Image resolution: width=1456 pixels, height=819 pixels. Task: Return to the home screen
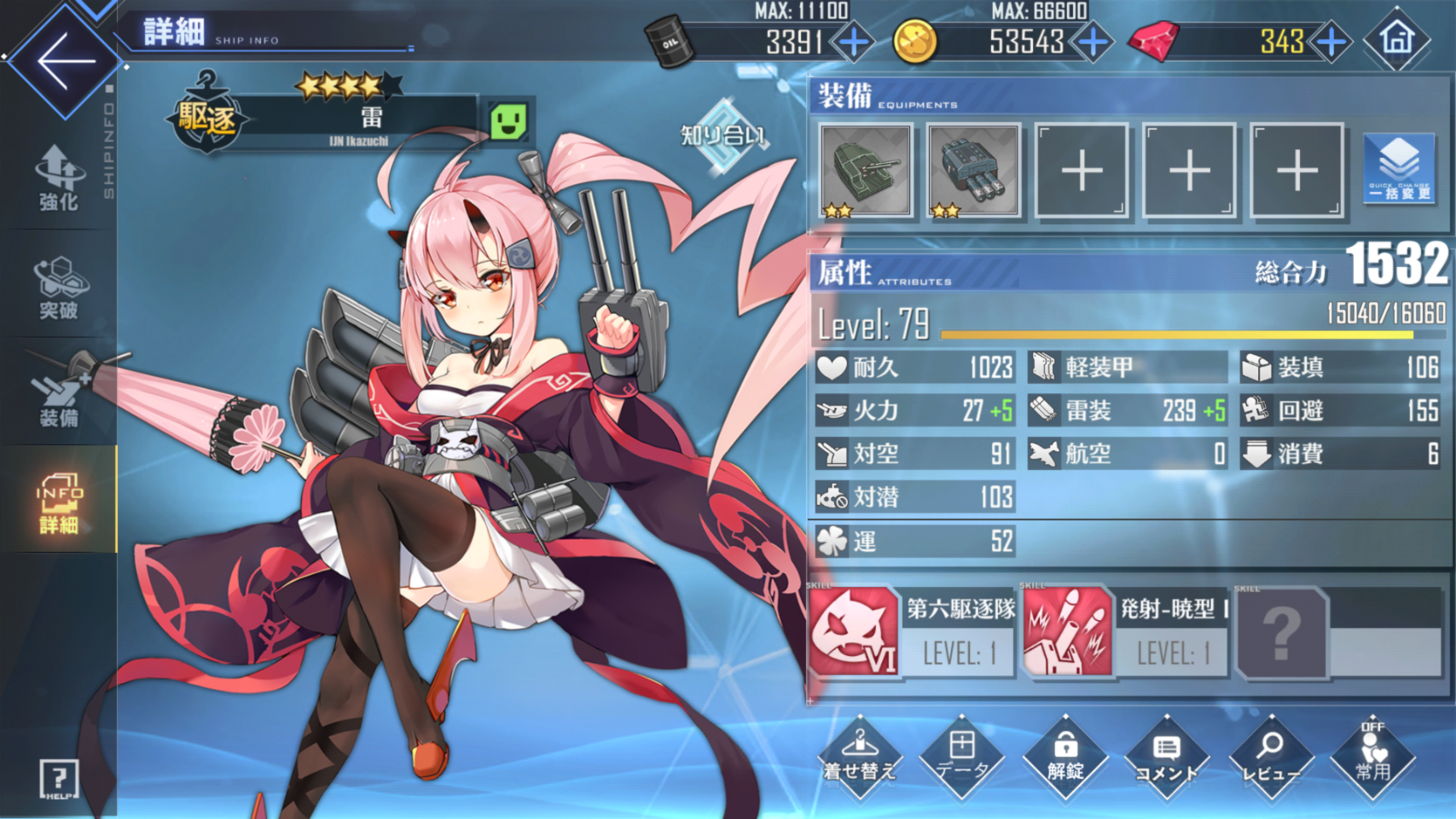point(1396,39)
